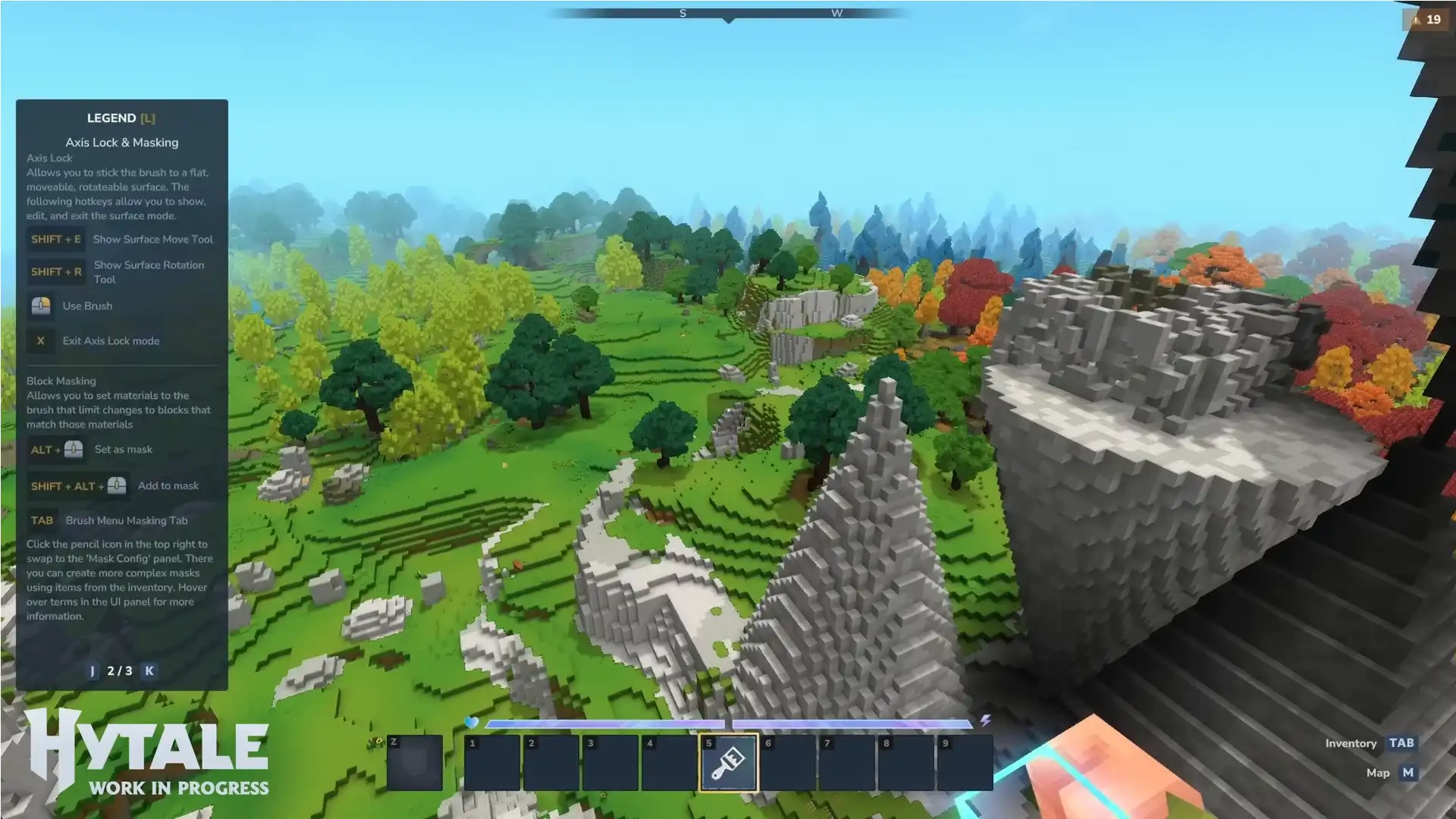Select the empty Z slot in the hotbar
The width and height of the screenshot is (1456, 819).
coord(413,762)
